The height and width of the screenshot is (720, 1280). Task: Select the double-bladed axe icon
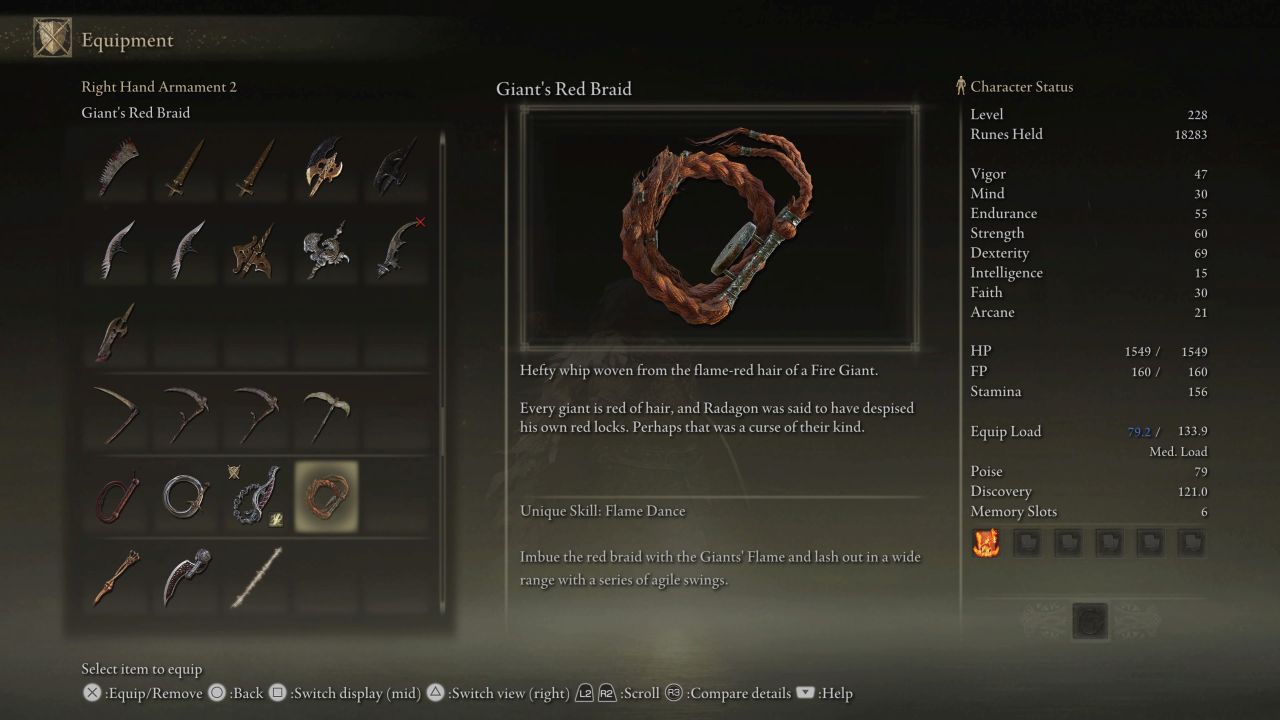(x=325, y=170)
